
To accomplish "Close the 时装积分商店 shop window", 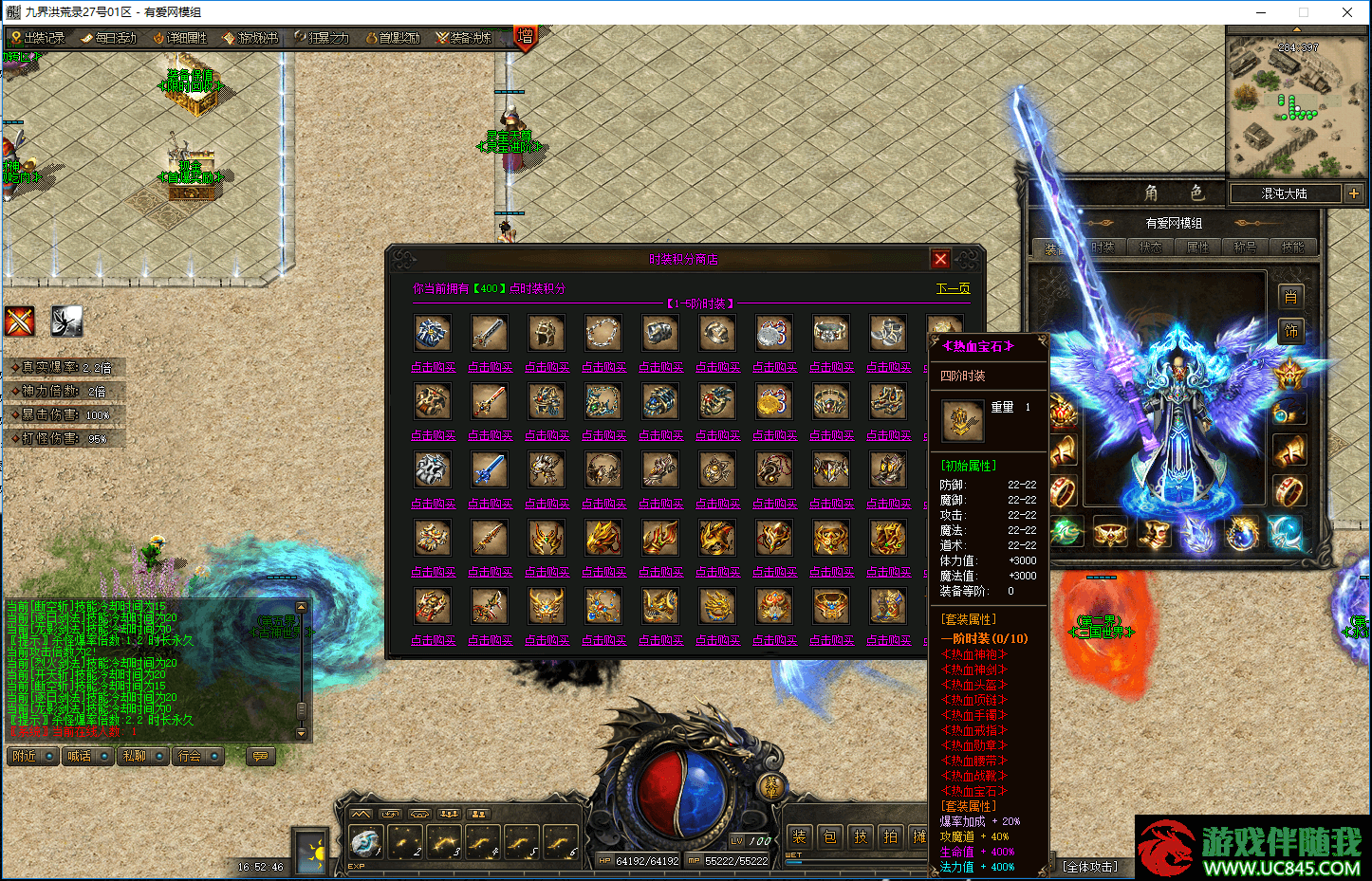I will (x=940, y=259).
